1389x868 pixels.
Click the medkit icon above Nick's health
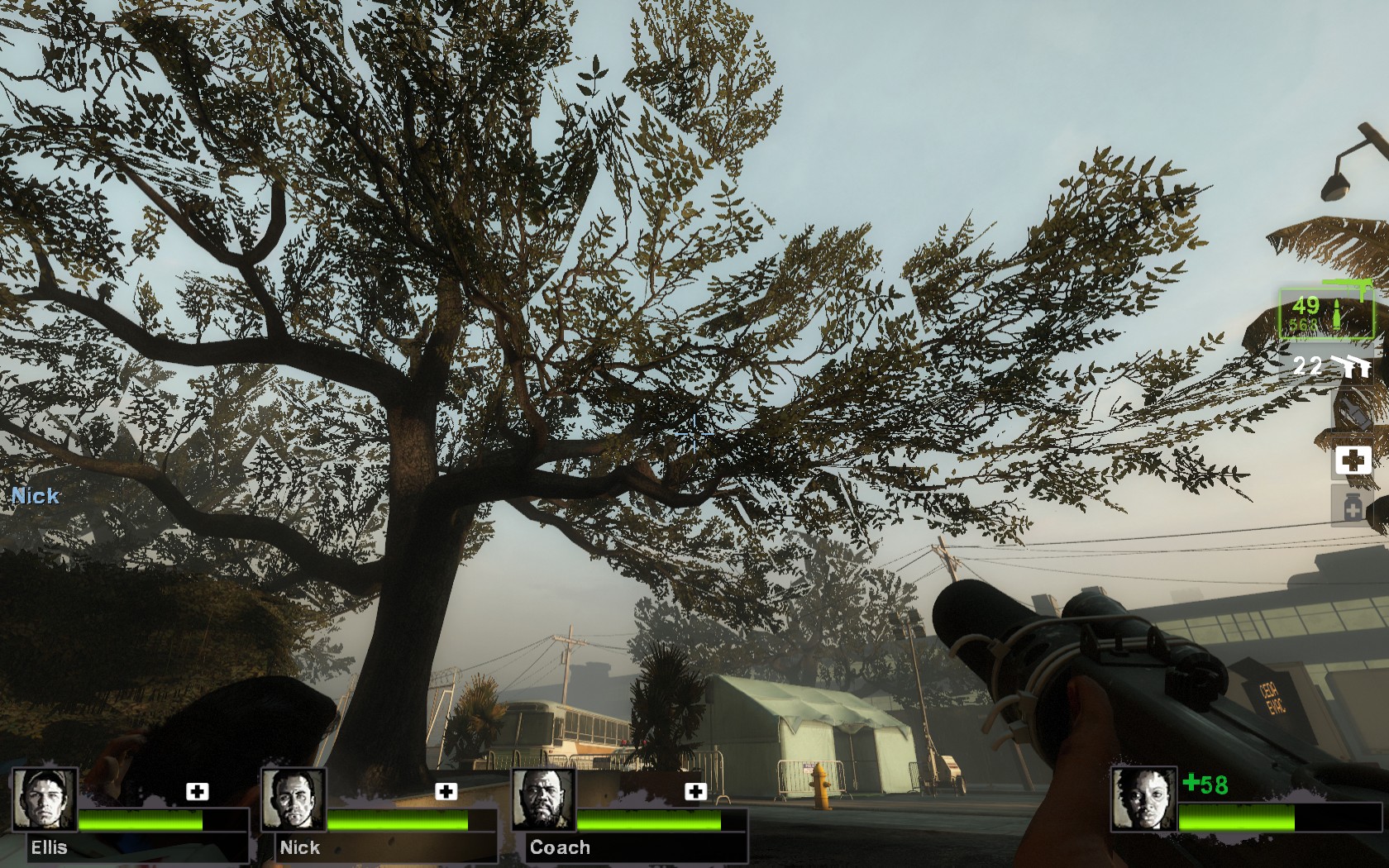[446, 792]
